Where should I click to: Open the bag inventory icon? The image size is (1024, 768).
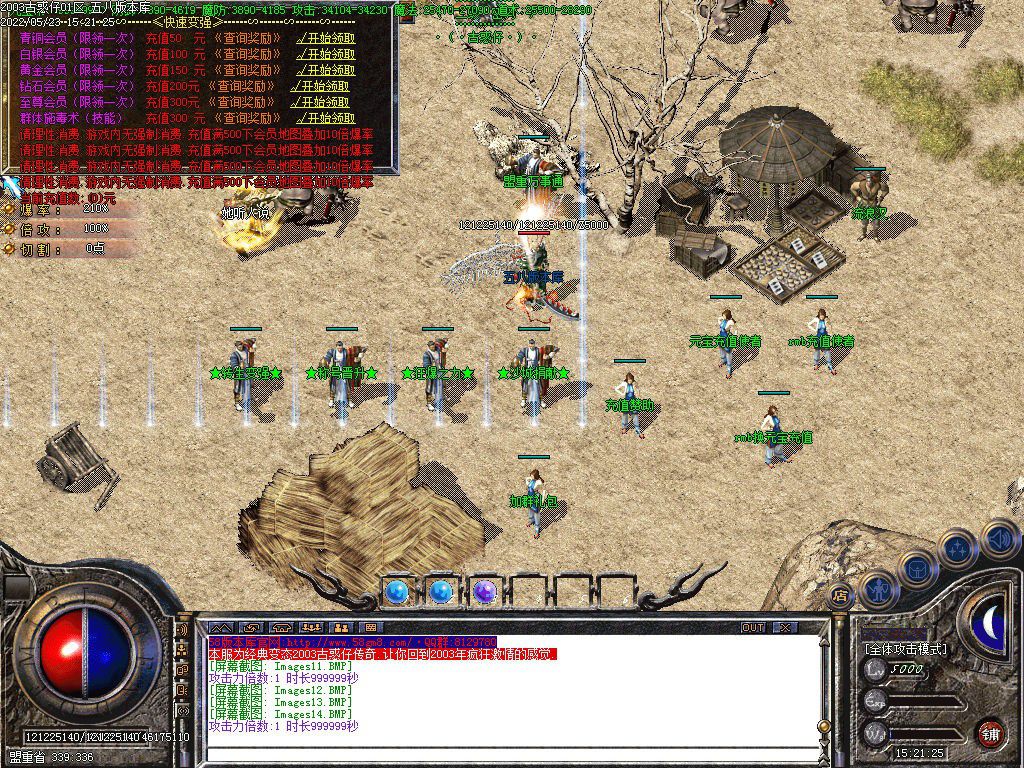click(916, 568)
